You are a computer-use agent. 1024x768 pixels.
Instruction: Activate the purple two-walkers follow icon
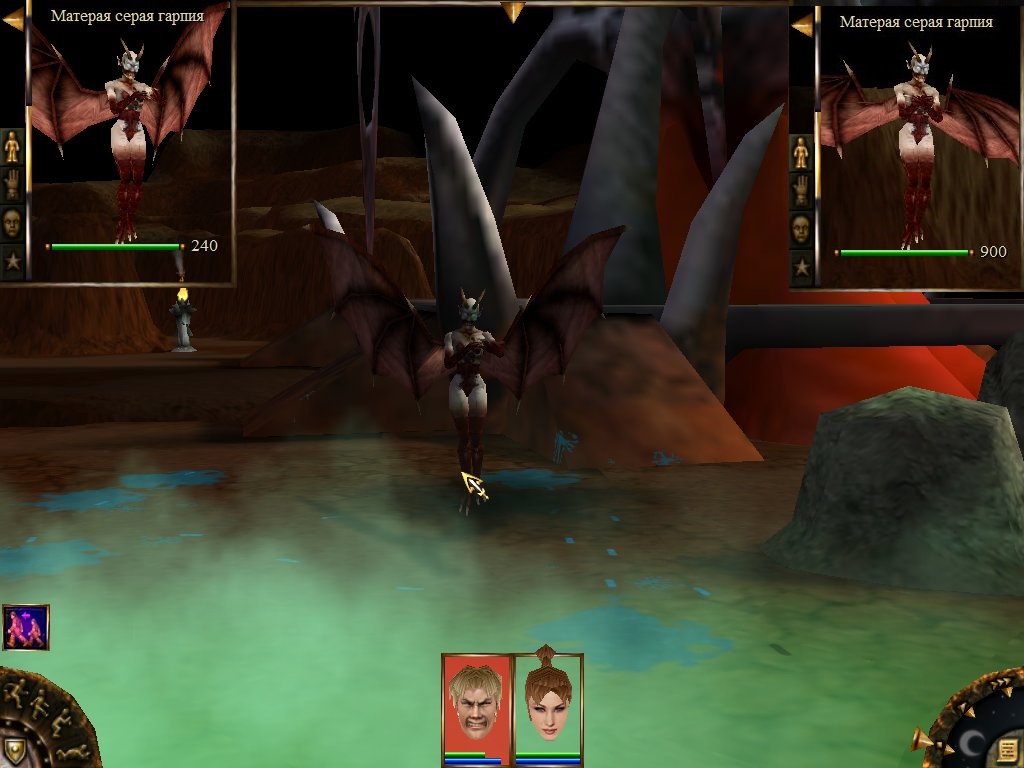tap(26, 627)
